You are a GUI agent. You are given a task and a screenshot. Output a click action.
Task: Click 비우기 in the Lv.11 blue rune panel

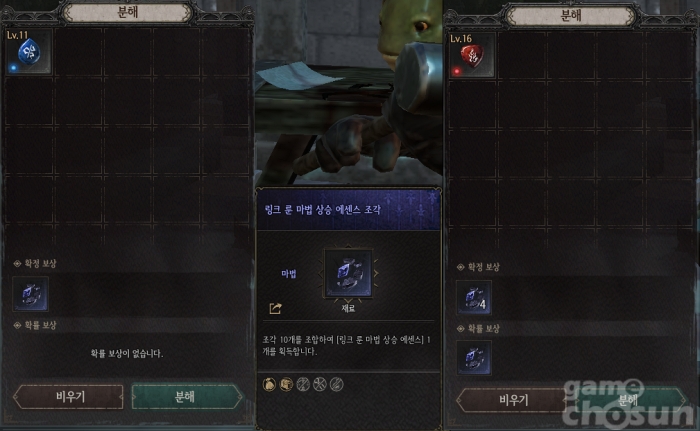tap(67, 396)
